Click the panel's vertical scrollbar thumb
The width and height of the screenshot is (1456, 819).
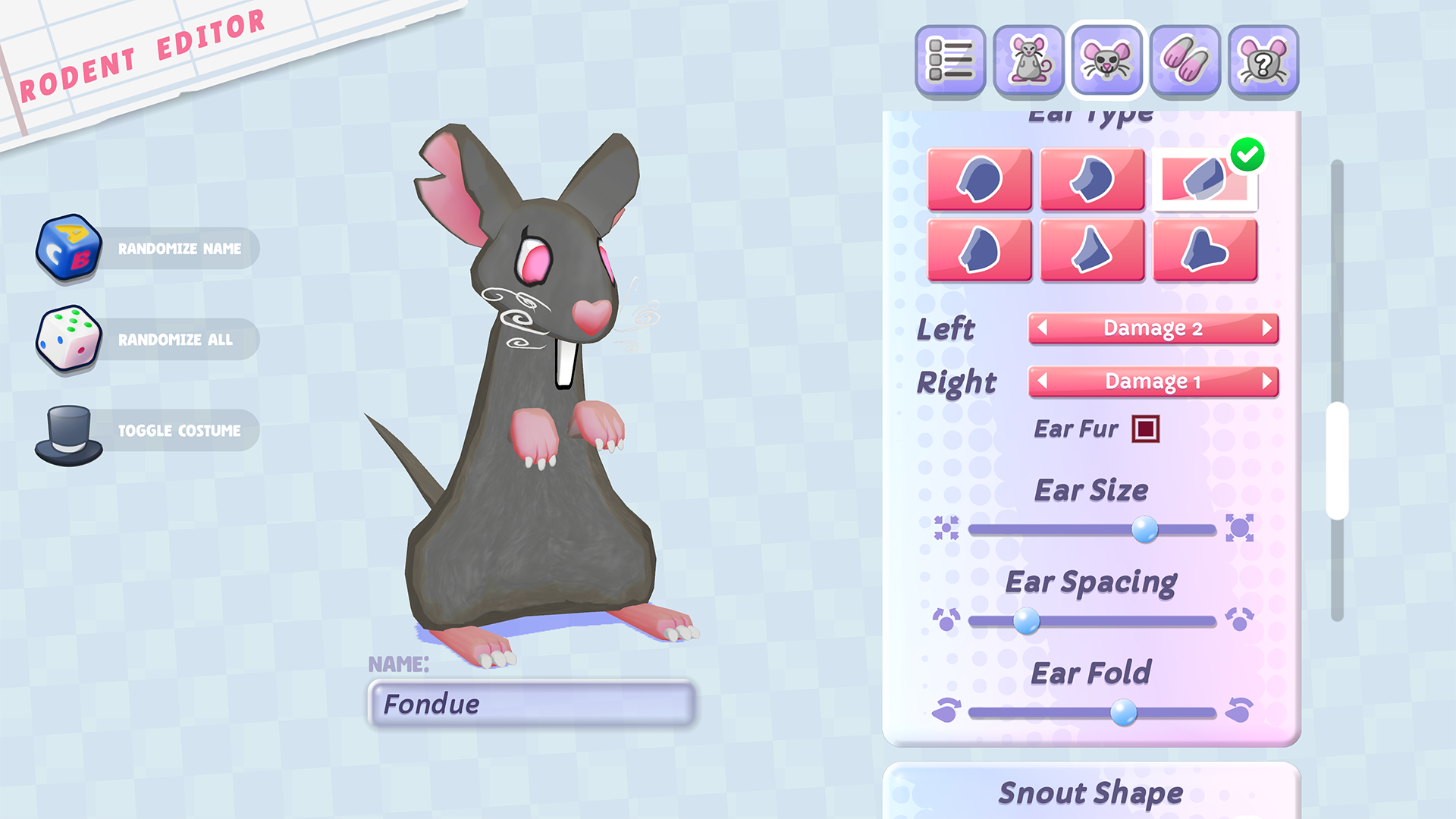[x=1337, y=461]
